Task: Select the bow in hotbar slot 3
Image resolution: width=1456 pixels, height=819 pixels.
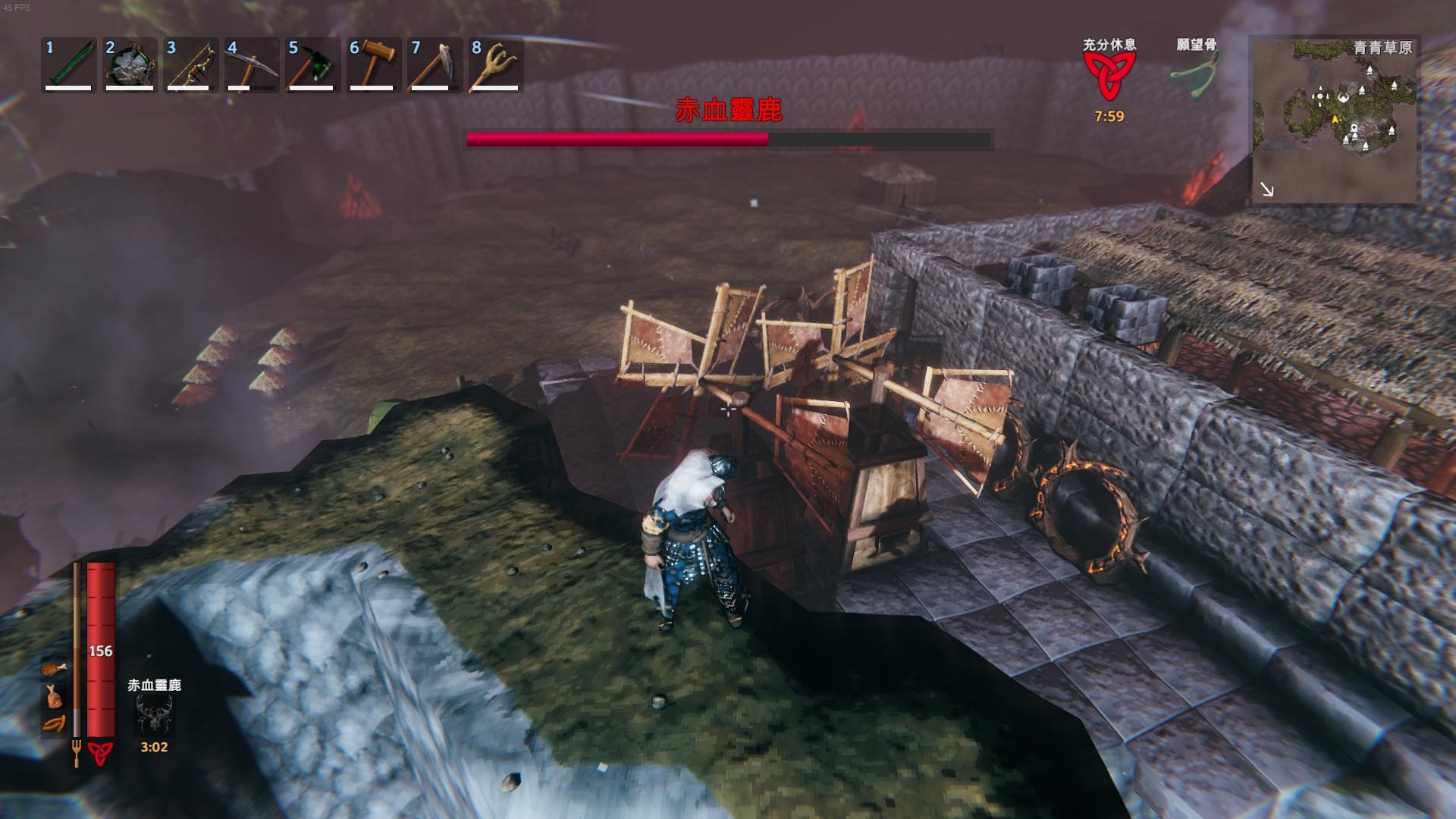Action: (x=190, y=65)
